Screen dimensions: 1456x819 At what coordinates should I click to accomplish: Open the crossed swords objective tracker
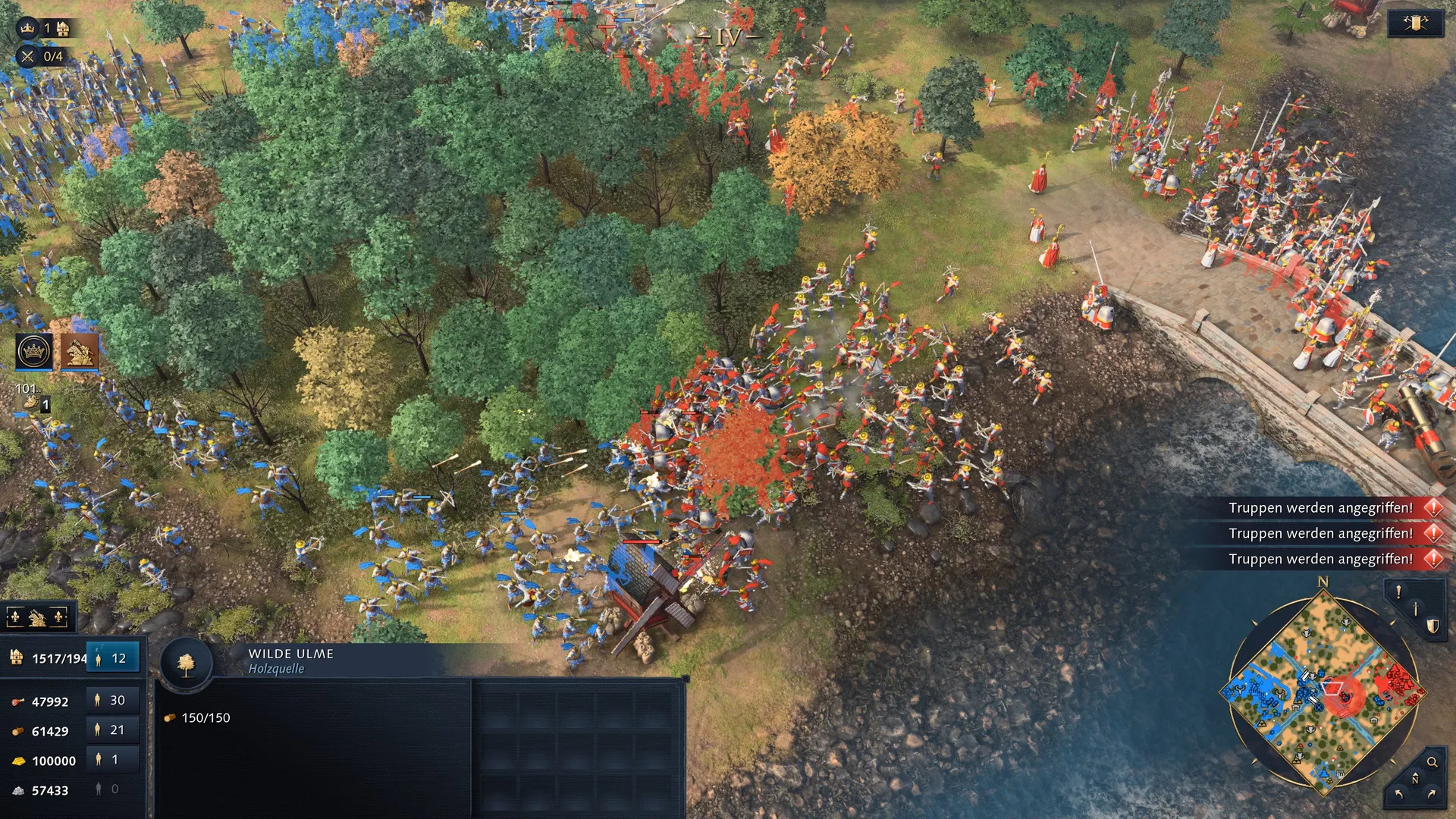coord(28,56)
